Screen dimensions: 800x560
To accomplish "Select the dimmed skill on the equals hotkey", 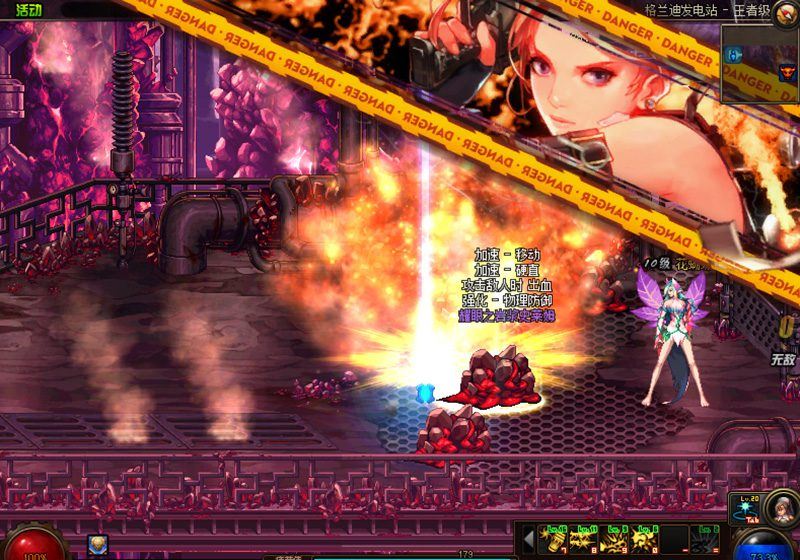I will coord(706,540).
